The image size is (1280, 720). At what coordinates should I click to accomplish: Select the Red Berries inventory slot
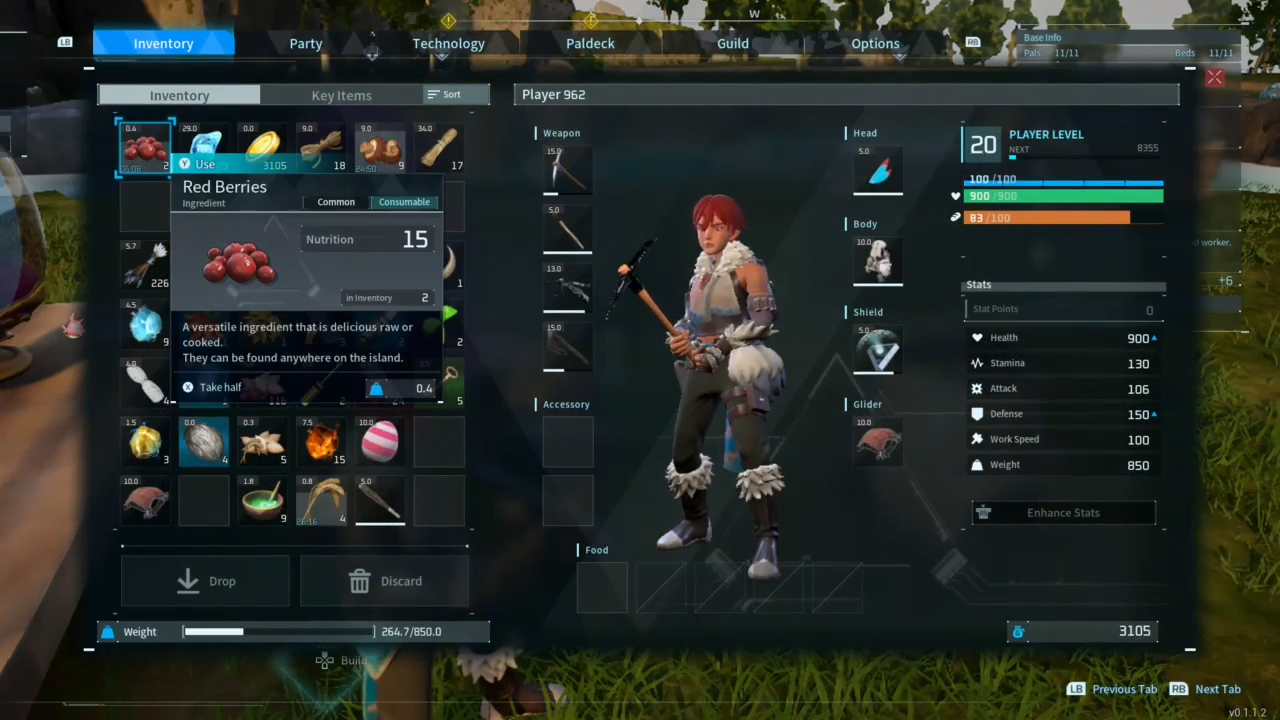pyautogui.click(x=145, y=148)
